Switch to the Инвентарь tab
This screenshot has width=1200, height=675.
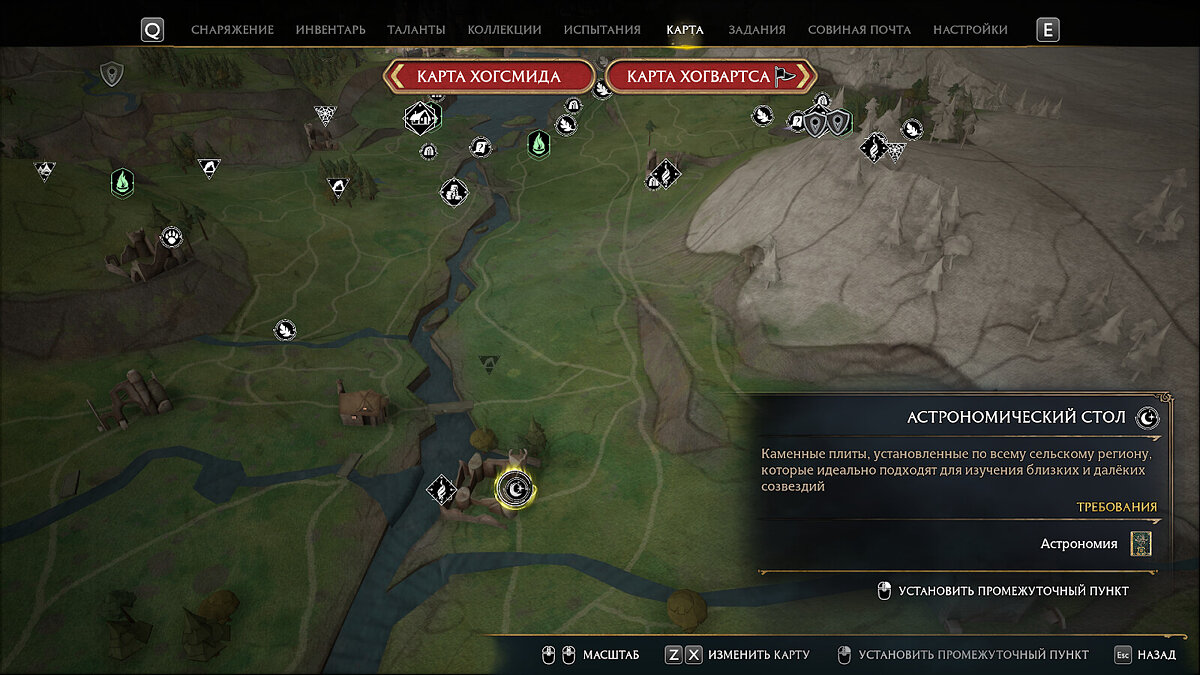(x=331, y=30)
